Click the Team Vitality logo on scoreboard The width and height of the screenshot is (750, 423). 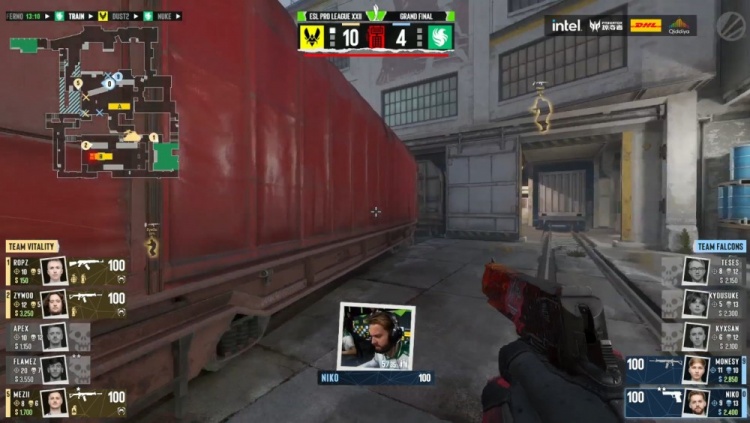(x=312, y=37)
